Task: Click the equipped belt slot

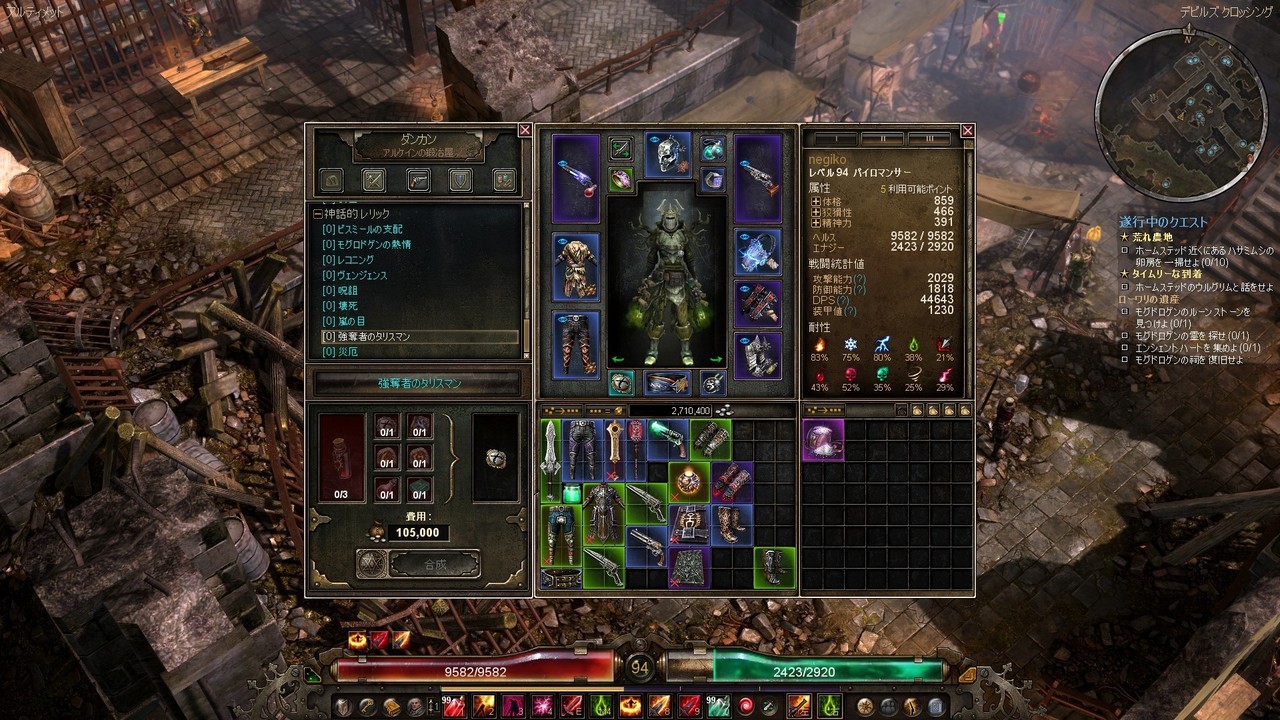Action: (x=668, y=382)
